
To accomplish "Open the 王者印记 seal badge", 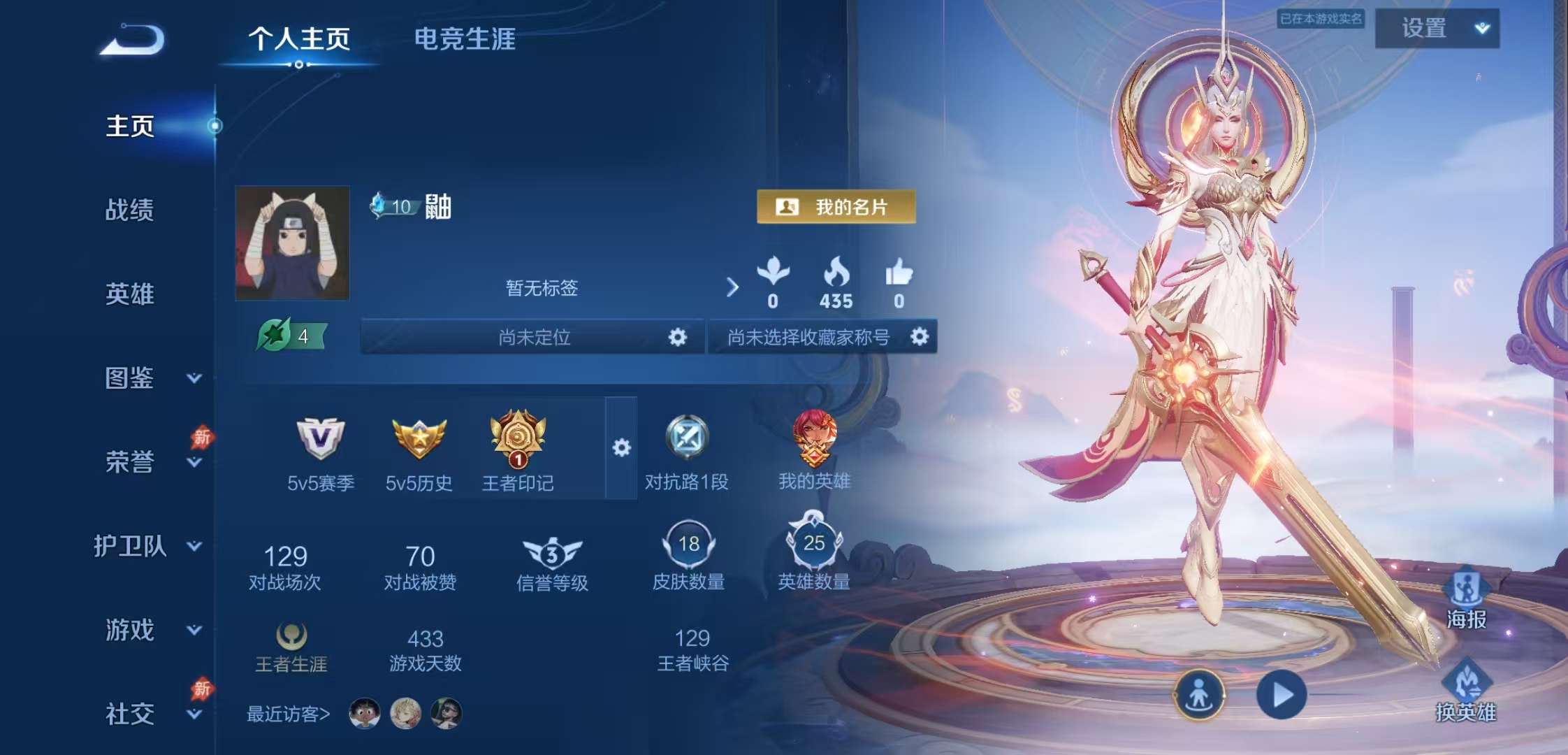I will [x=518, y=440].
